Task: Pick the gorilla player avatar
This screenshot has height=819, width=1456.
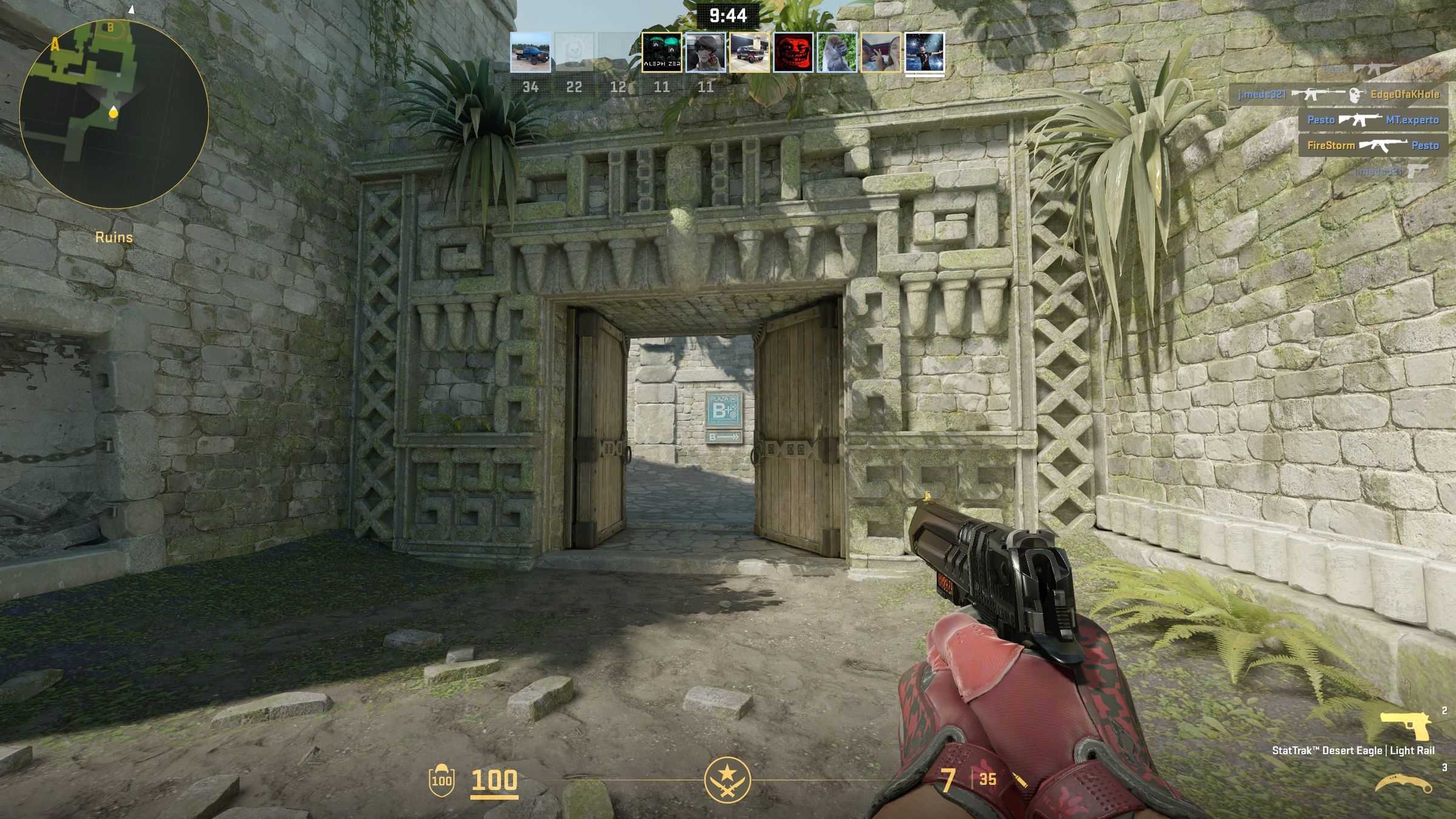Action: tap(837, 52)
